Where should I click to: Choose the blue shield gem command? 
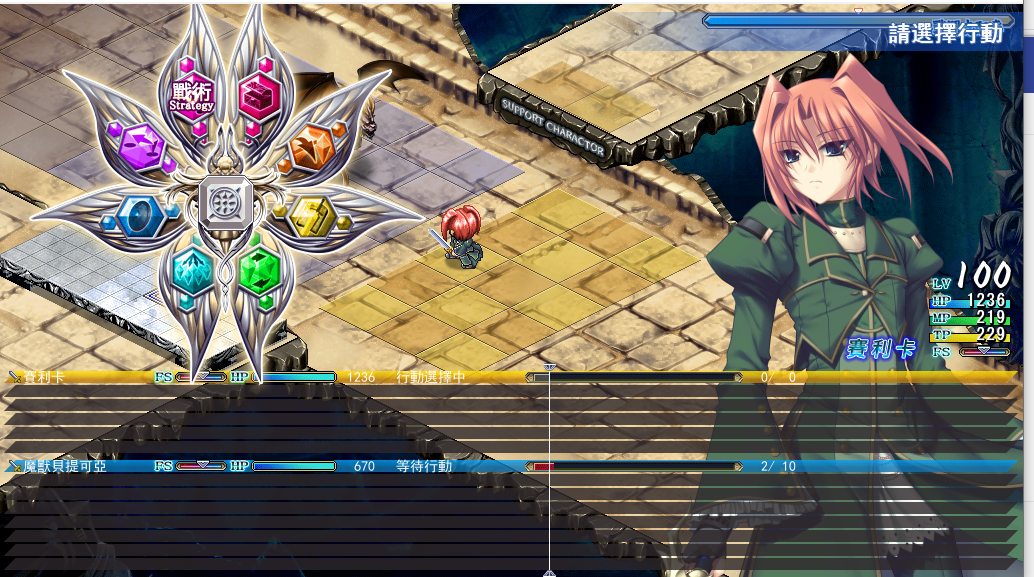(x=138, y=213)
